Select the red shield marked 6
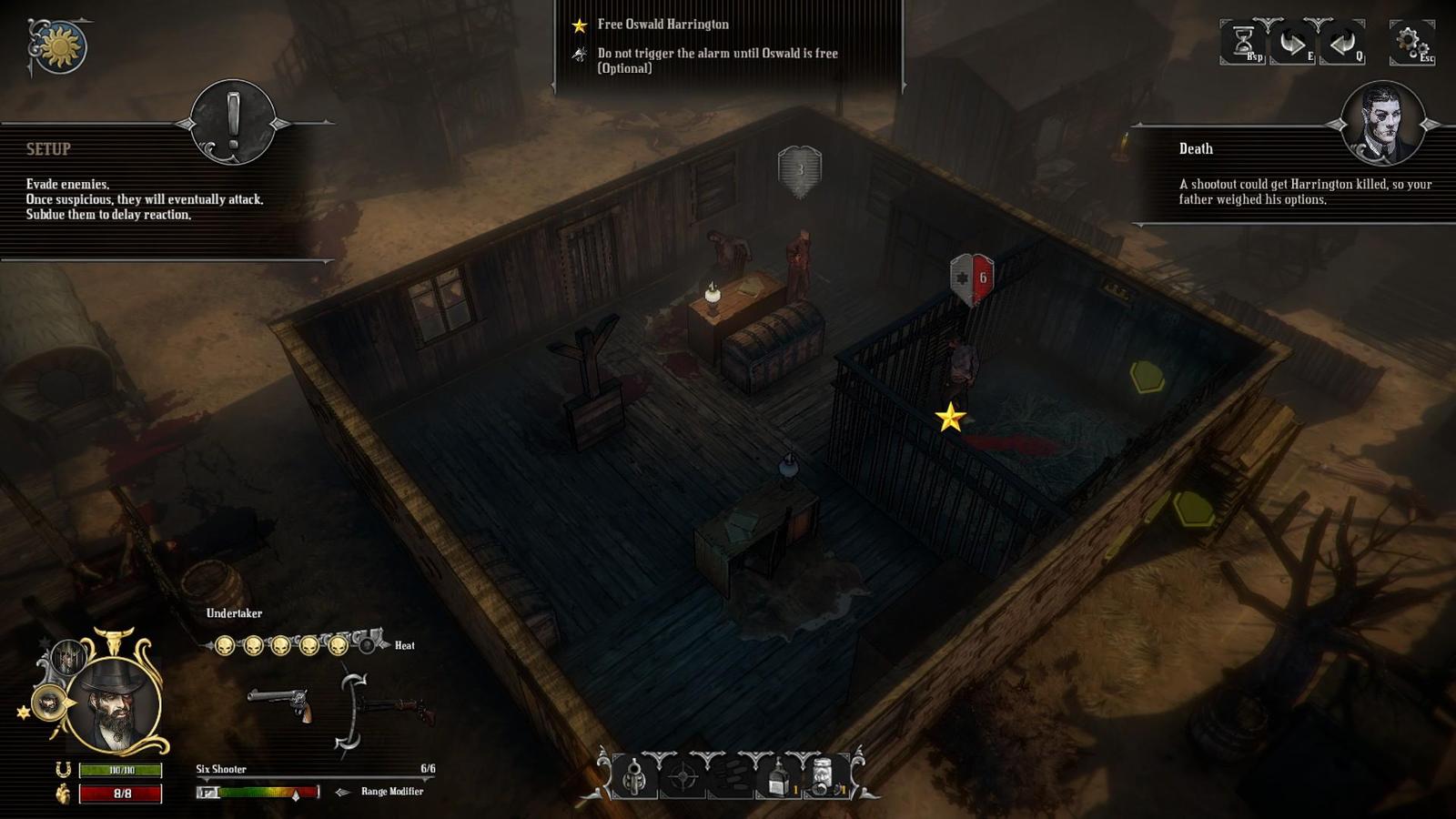The height and width of the screenshot is (819, 1456). (x=972, y=278)
